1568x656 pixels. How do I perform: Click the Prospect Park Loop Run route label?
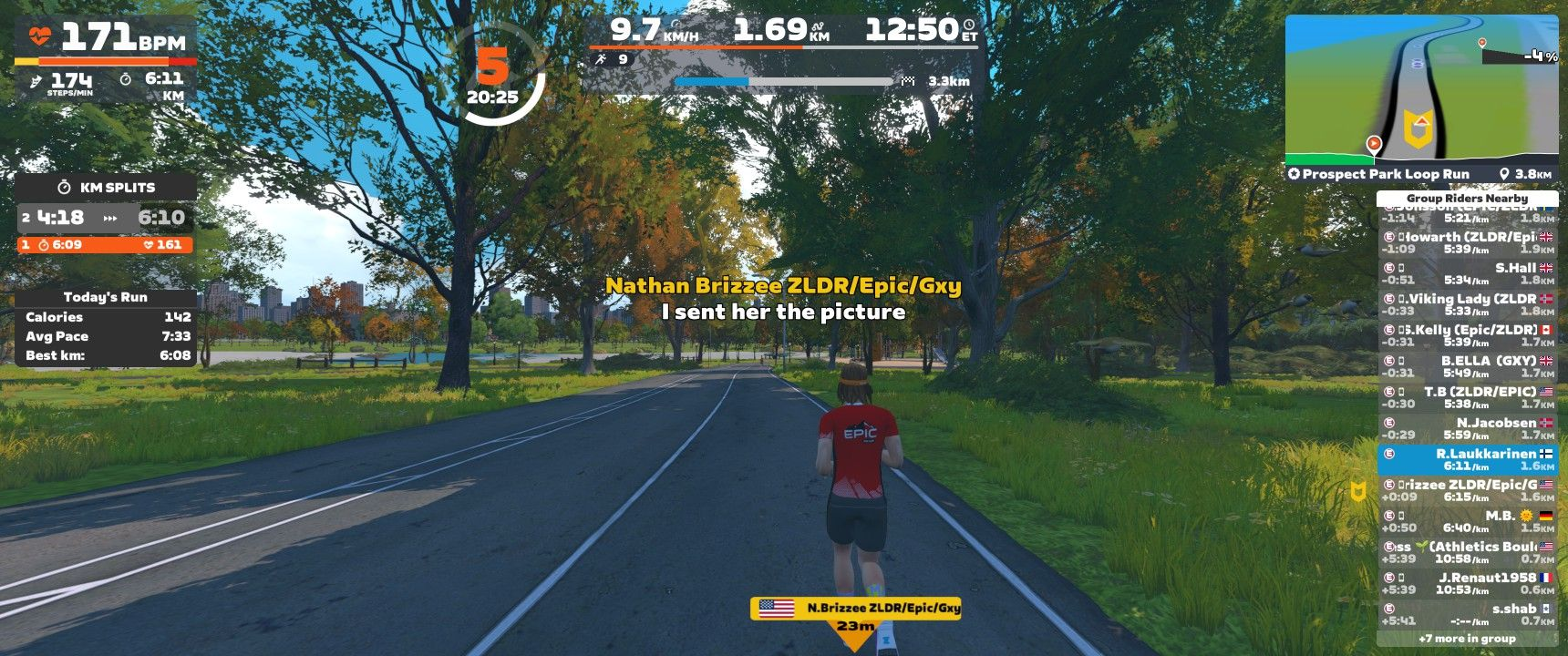[x=1385, y=174]
